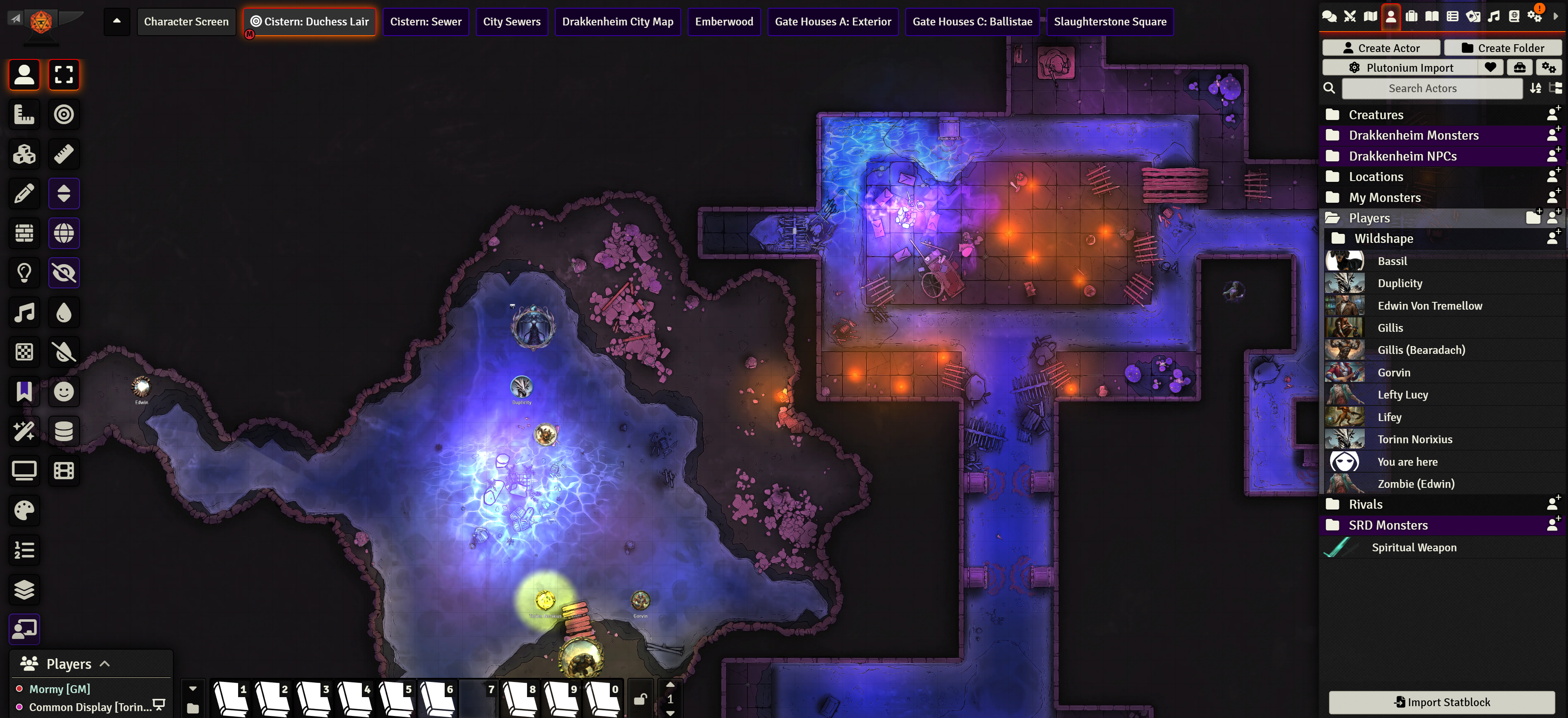Select the Torinn Norixius actor entry
Screen dimensions: 1568x718
pos(1414,439)
